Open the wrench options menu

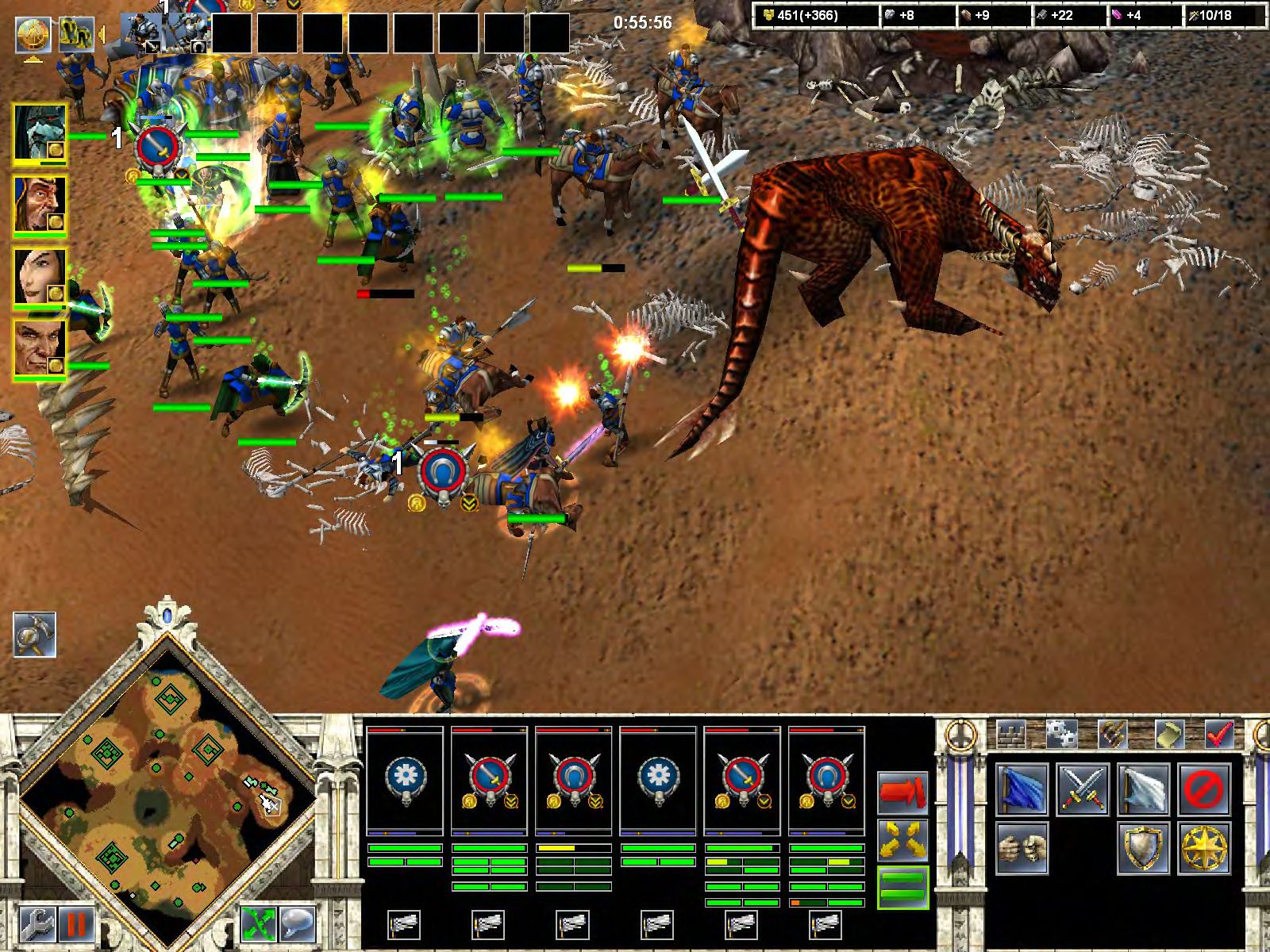(x=36, y=924)
